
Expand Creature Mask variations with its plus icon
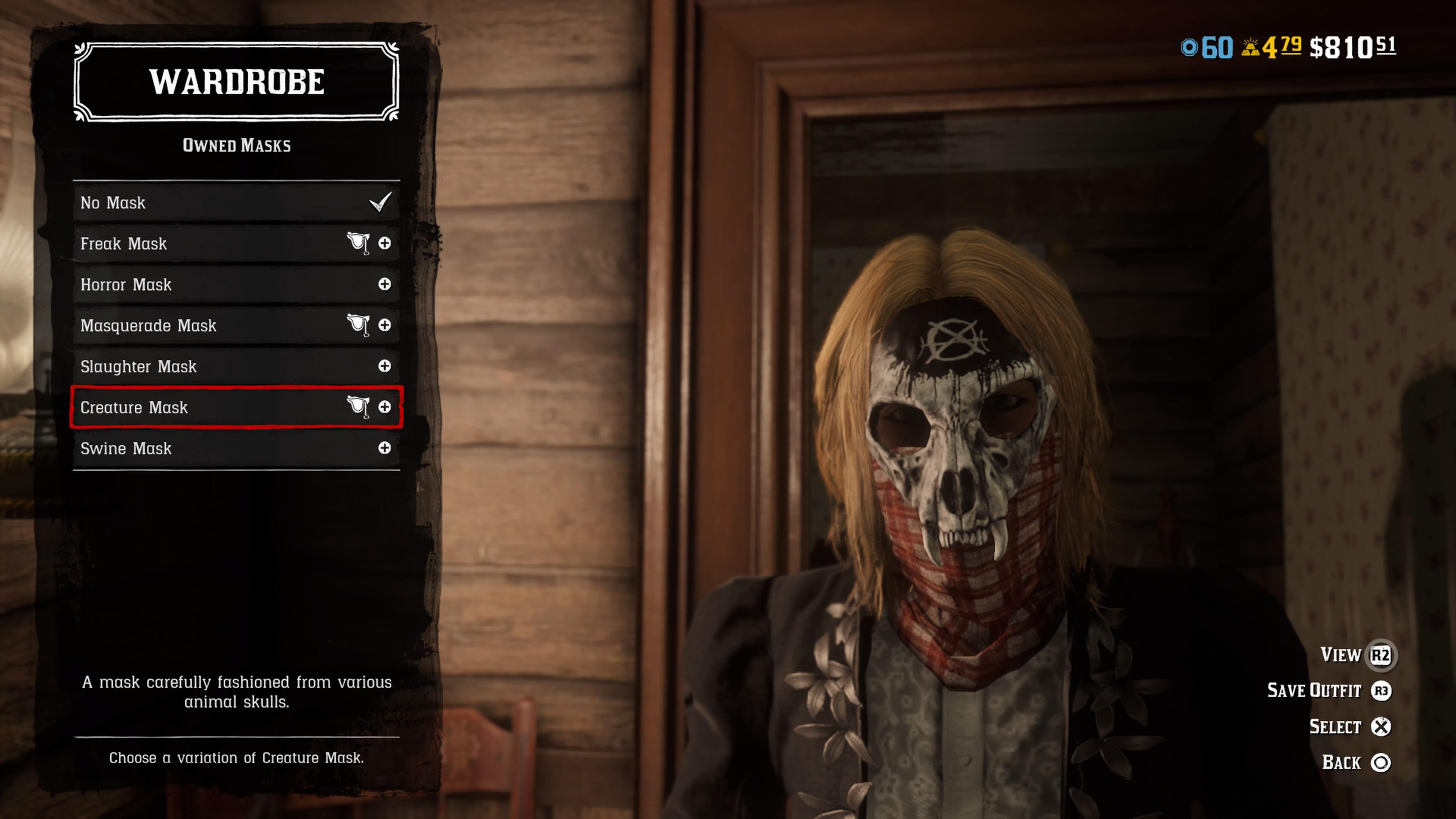386,408
